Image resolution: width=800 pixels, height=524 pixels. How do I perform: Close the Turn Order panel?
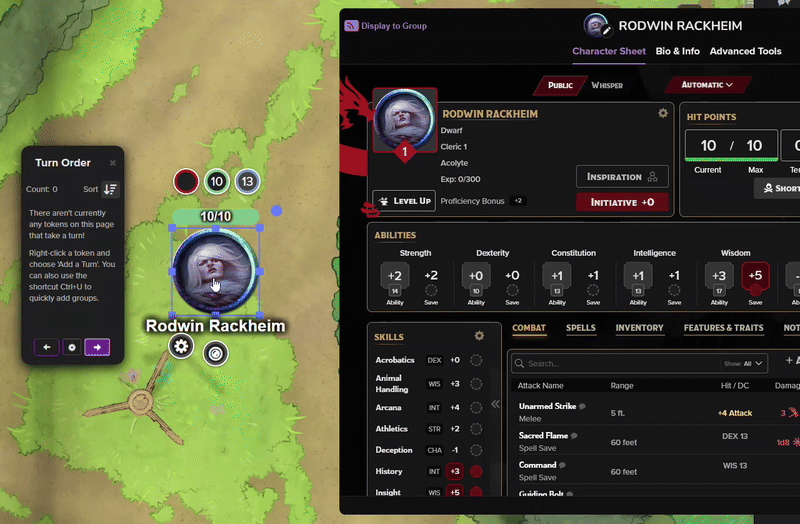point(112,163)
